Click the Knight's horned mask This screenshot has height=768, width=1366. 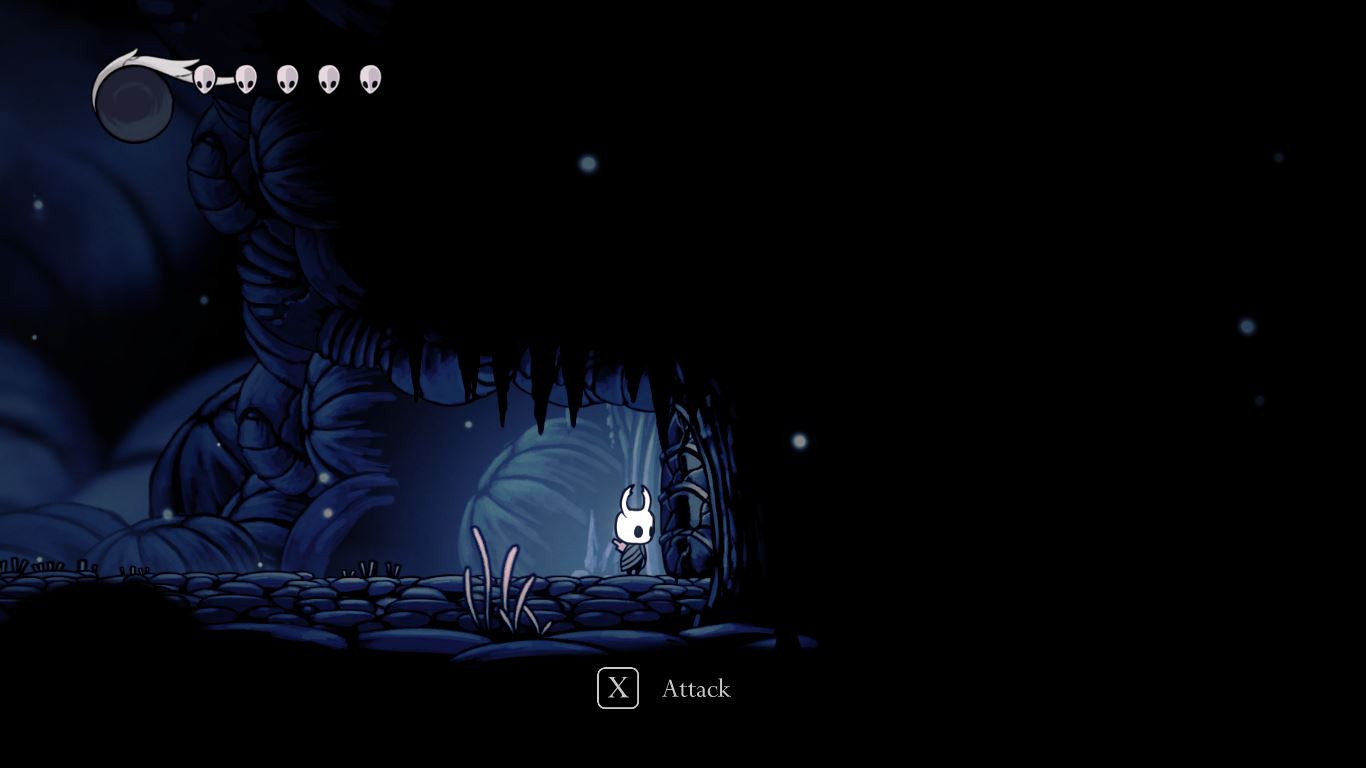[633, 512]
